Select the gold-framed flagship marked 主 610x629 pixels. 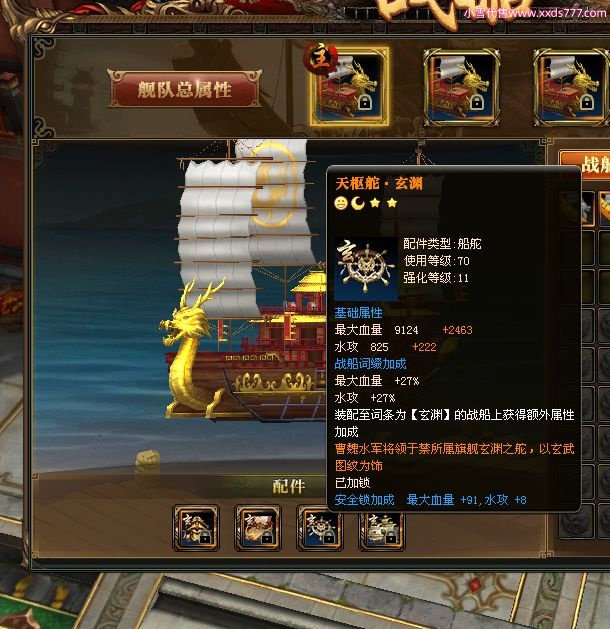click(x=349, y=87)
